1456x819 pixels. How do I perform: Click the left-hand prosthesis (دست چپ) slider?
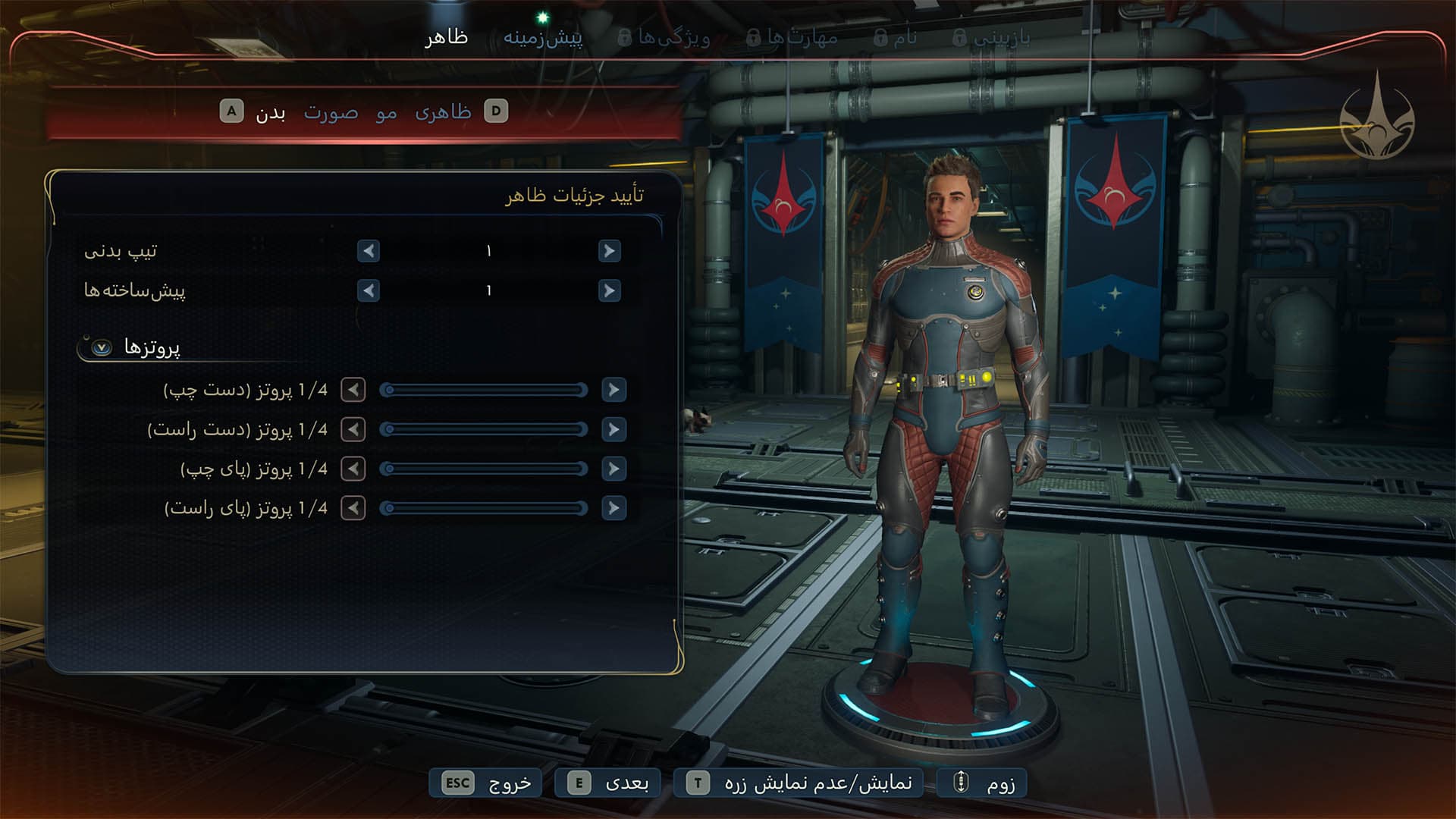[x=485, y=390]
